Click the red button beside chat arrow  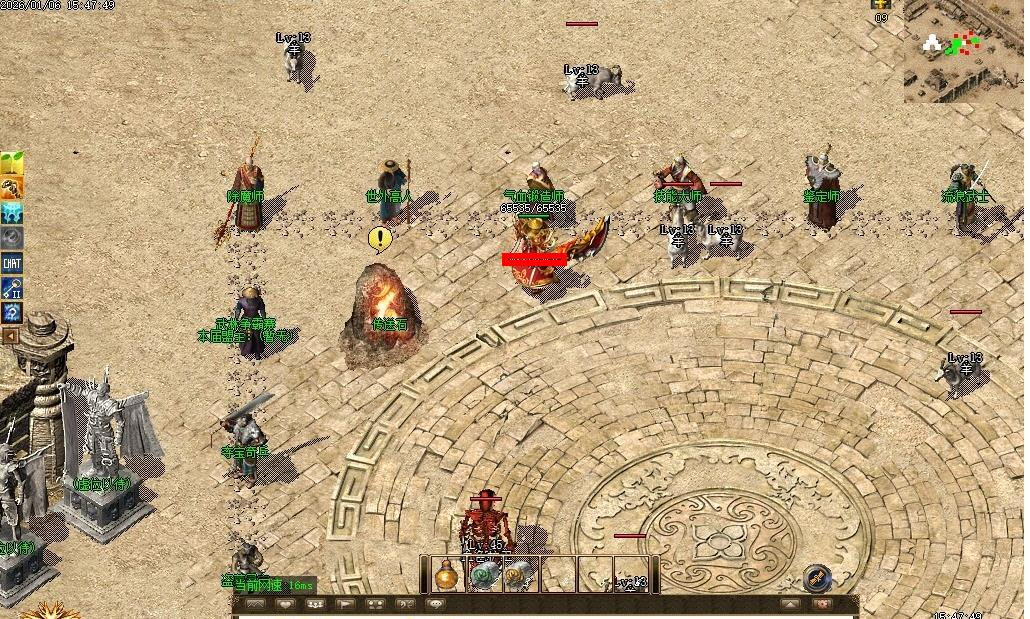[x=822, y=604]
